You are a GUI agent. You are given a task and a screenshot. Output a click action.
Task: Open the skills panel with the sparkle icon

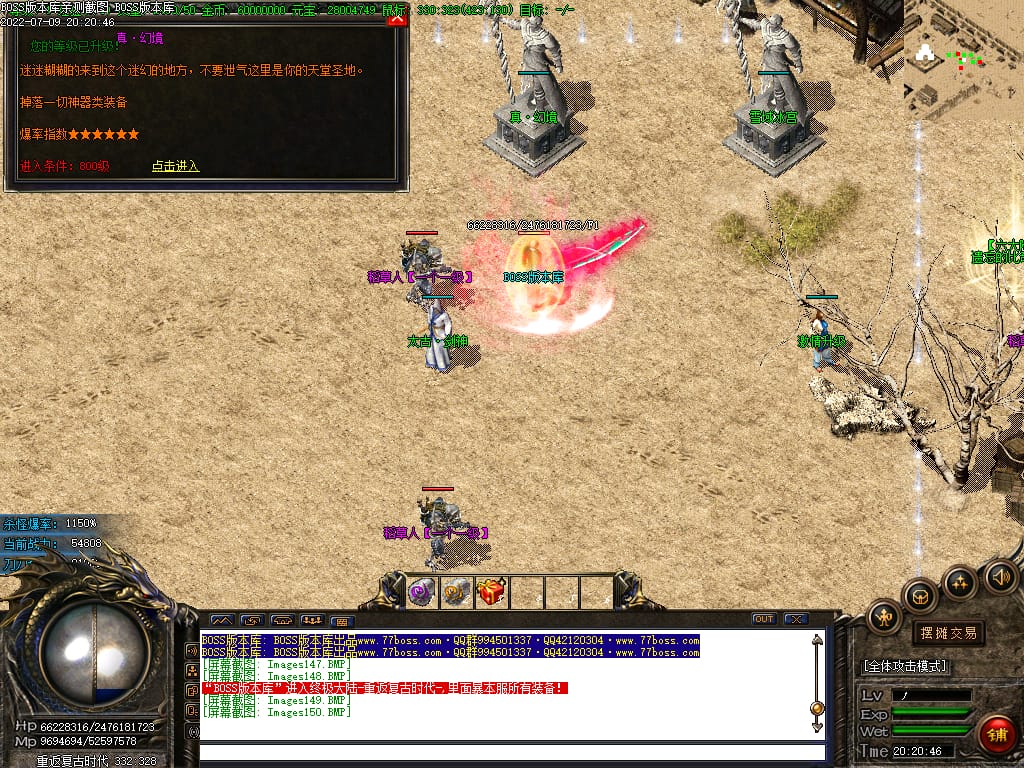(x=960, y=582)
